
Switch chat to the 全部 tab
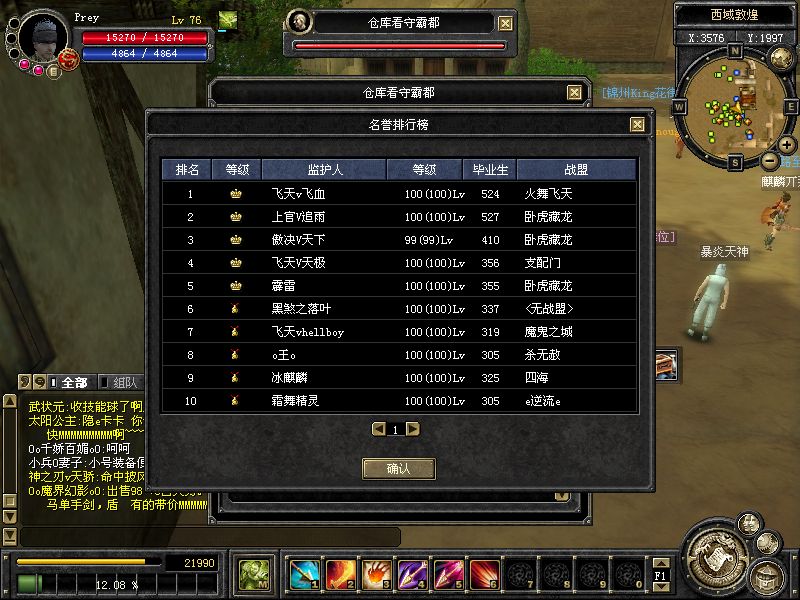[74, 382]
